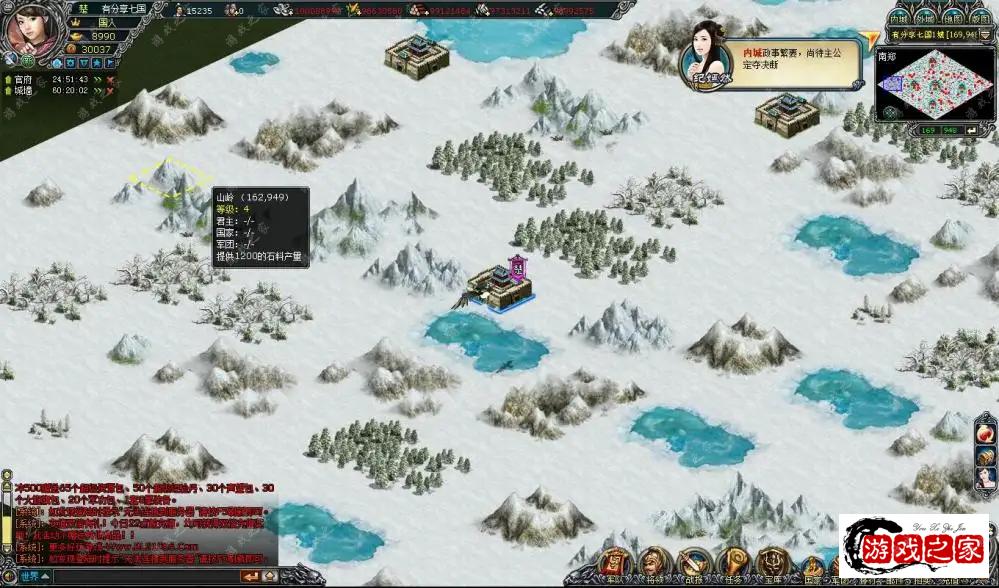Viewport: 999px width, 588px height.
Task: Switch to the 内城 inner city view
Action: 899,19
